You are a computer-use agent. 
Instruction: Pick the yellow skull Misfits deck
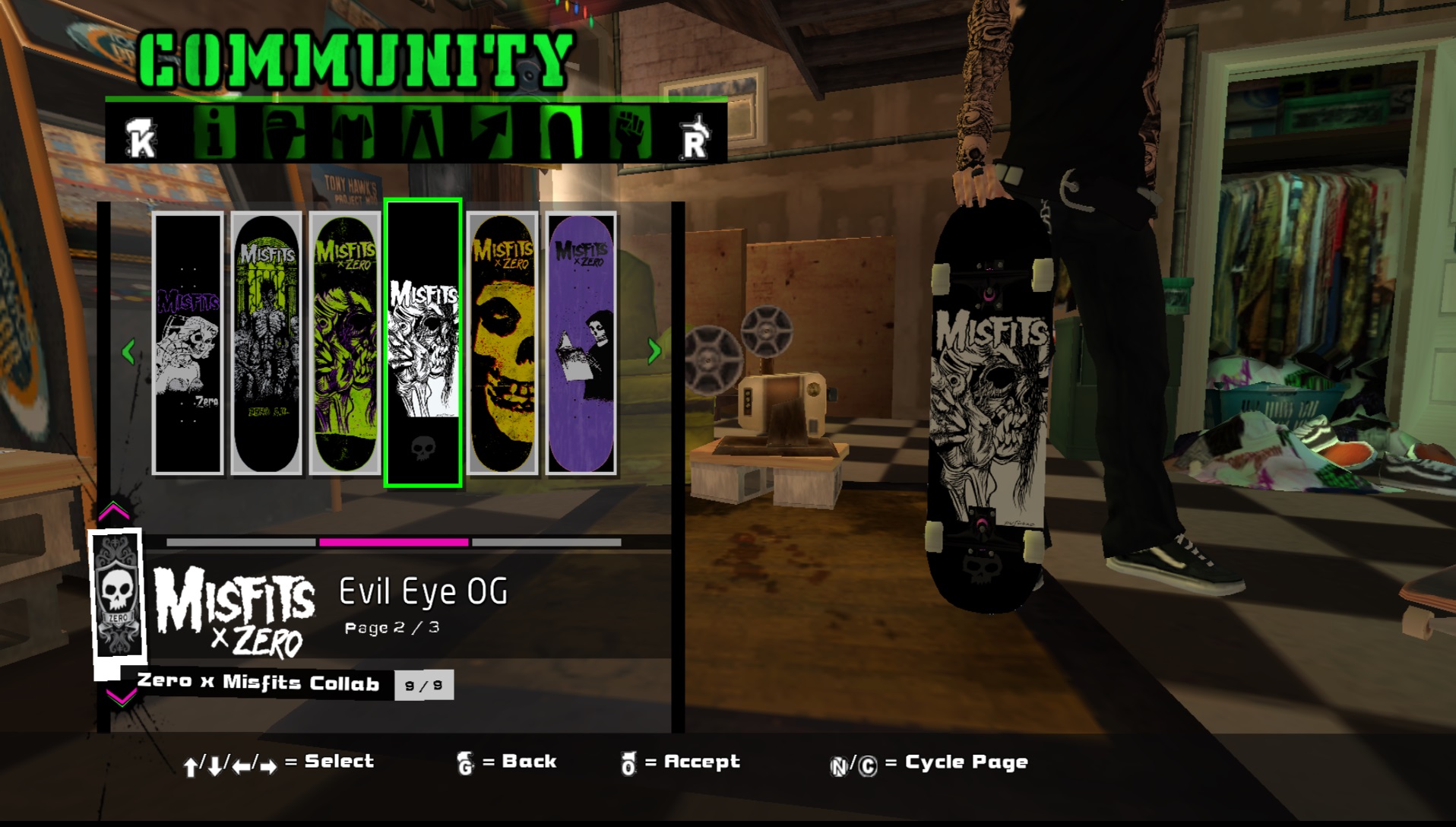coord(502,344)
